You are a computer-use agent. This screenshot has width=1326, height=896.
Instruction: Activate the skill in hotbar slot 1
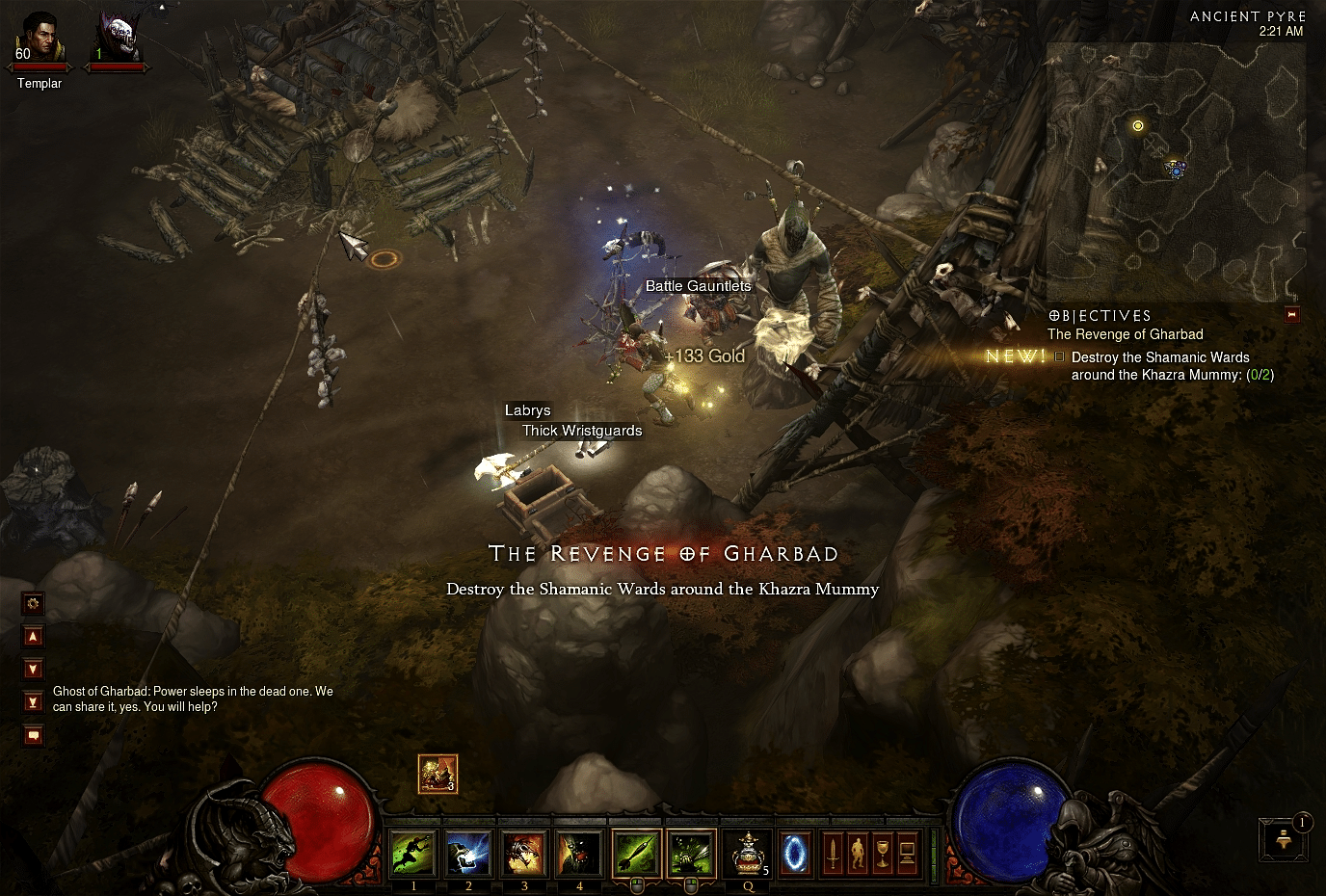coord(413,853)
